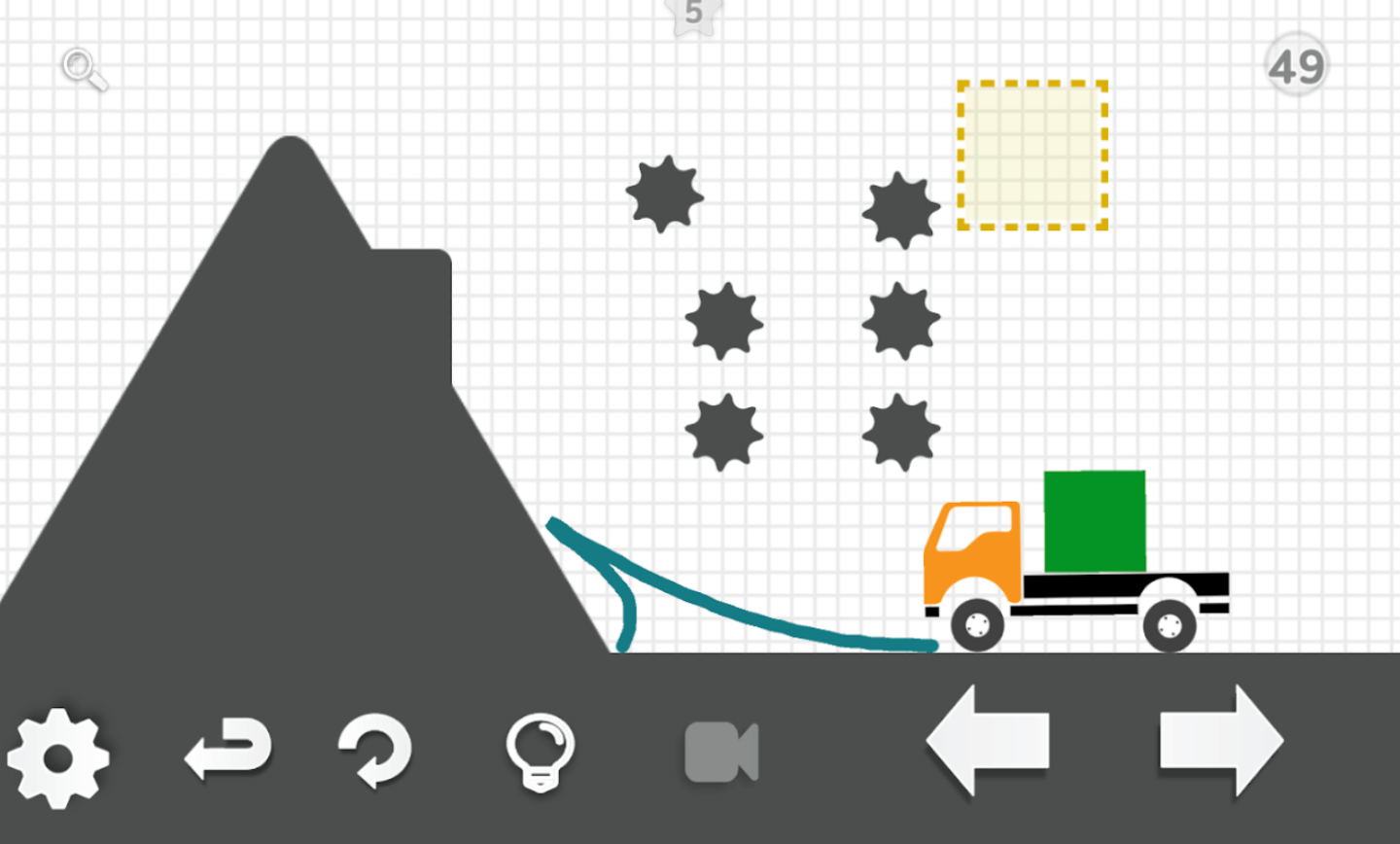Redo the drawing stroke
This screenshot has height=844, width=1400.
[379, 749]
